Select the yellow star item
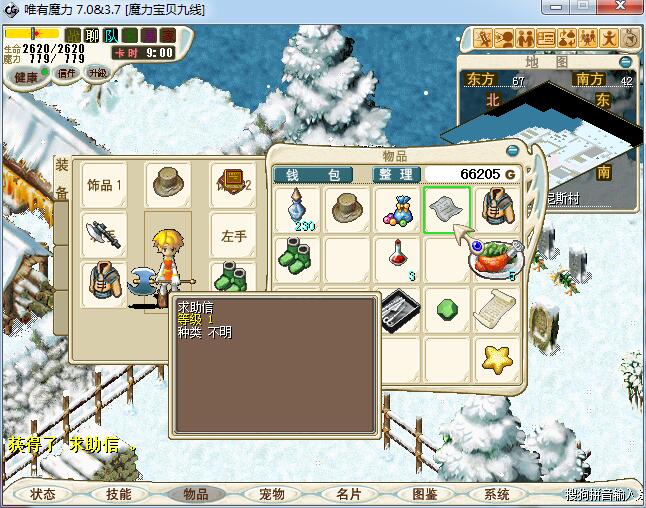The height and width of the screenshot is (508, 646). 495,358
